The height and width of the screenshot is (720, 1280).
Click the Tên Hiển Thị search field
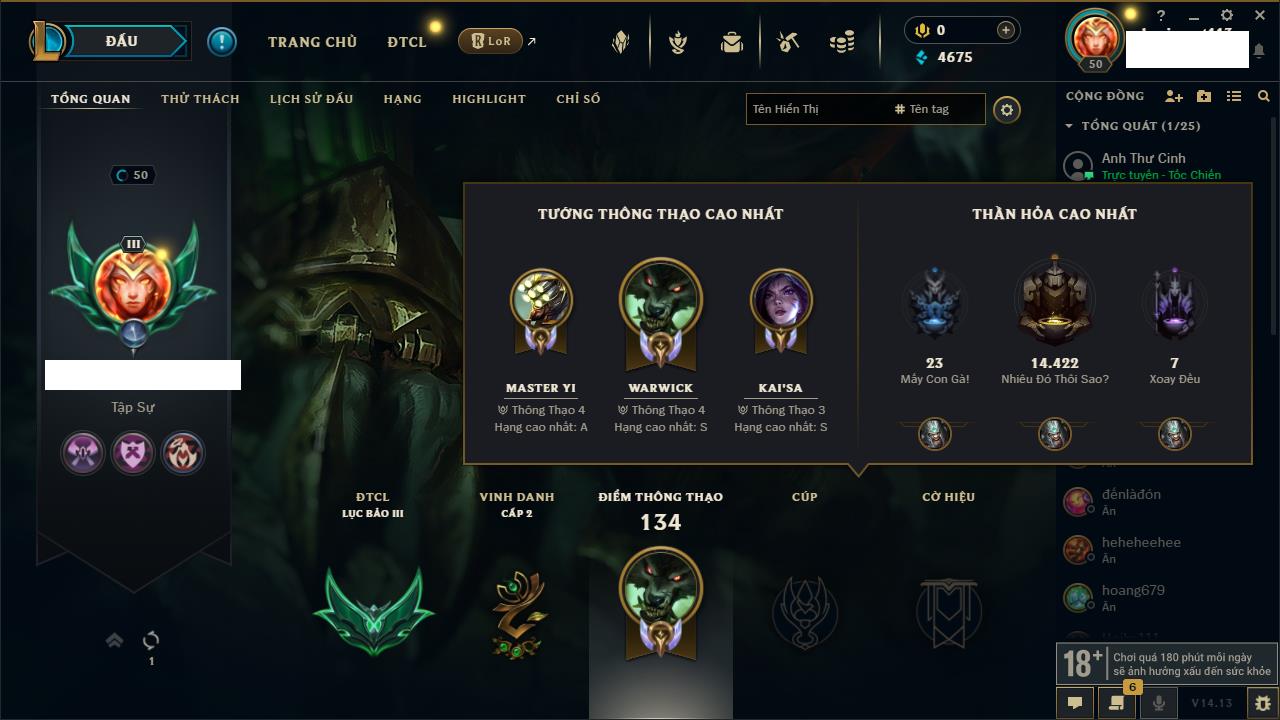(x=815, y=109)
